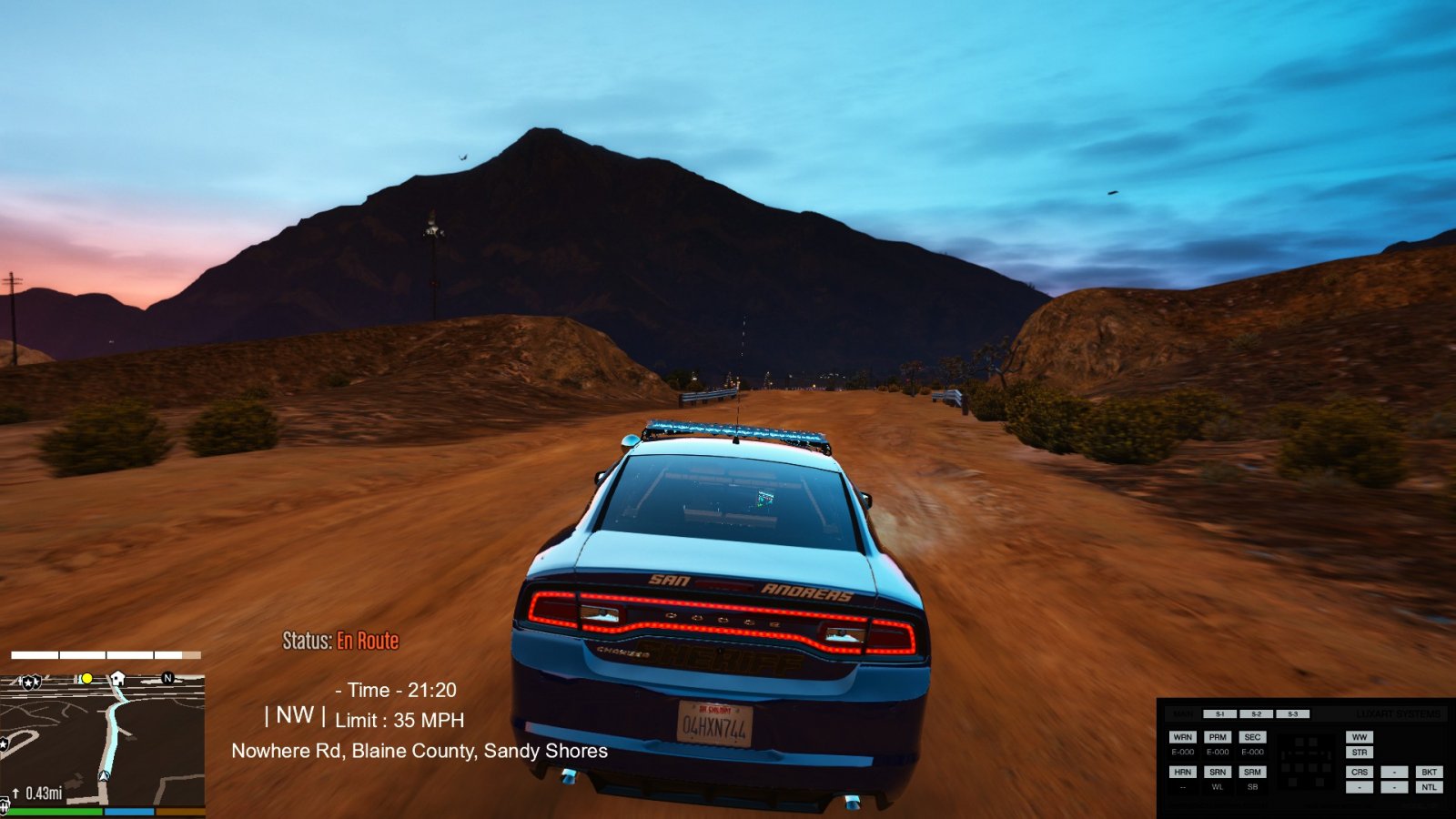This screenshot has width=1456, height=819.
Task: Select the house marker on the minimap
Action: (x=117, y=679)
